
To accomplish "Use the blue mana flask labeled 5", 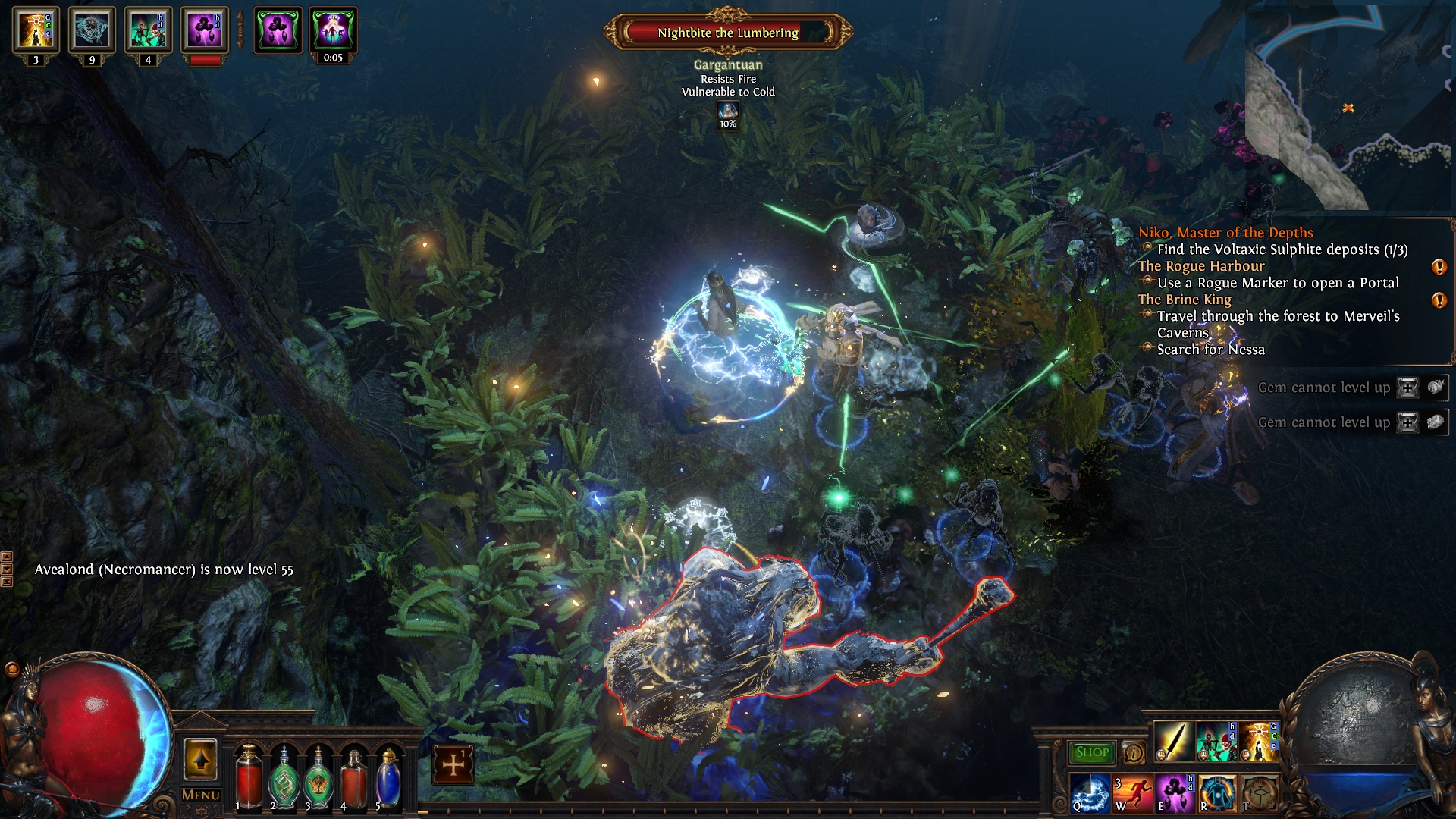I will pos(388,777).
